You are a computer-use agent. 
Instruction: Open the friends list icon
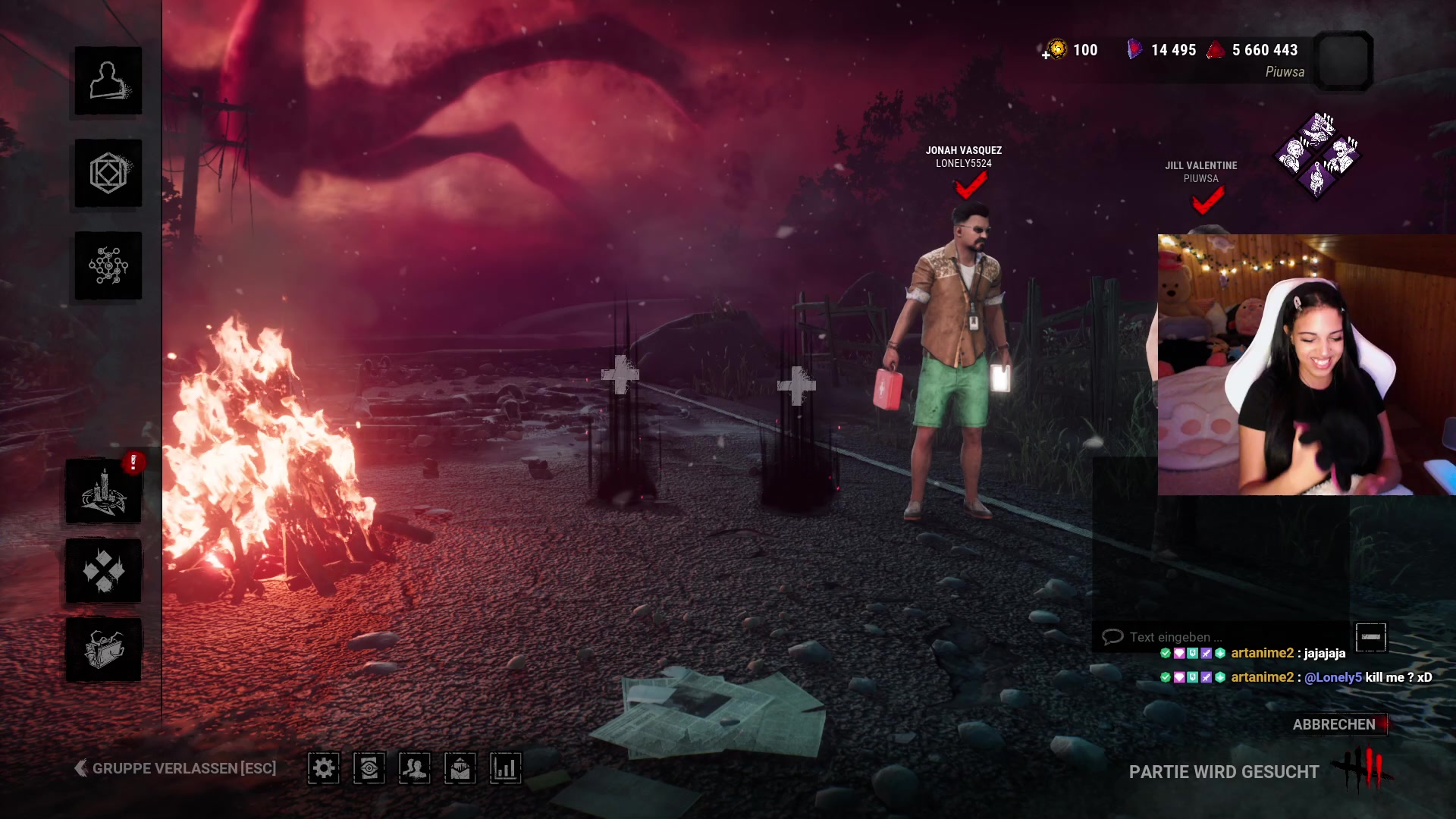415,768
